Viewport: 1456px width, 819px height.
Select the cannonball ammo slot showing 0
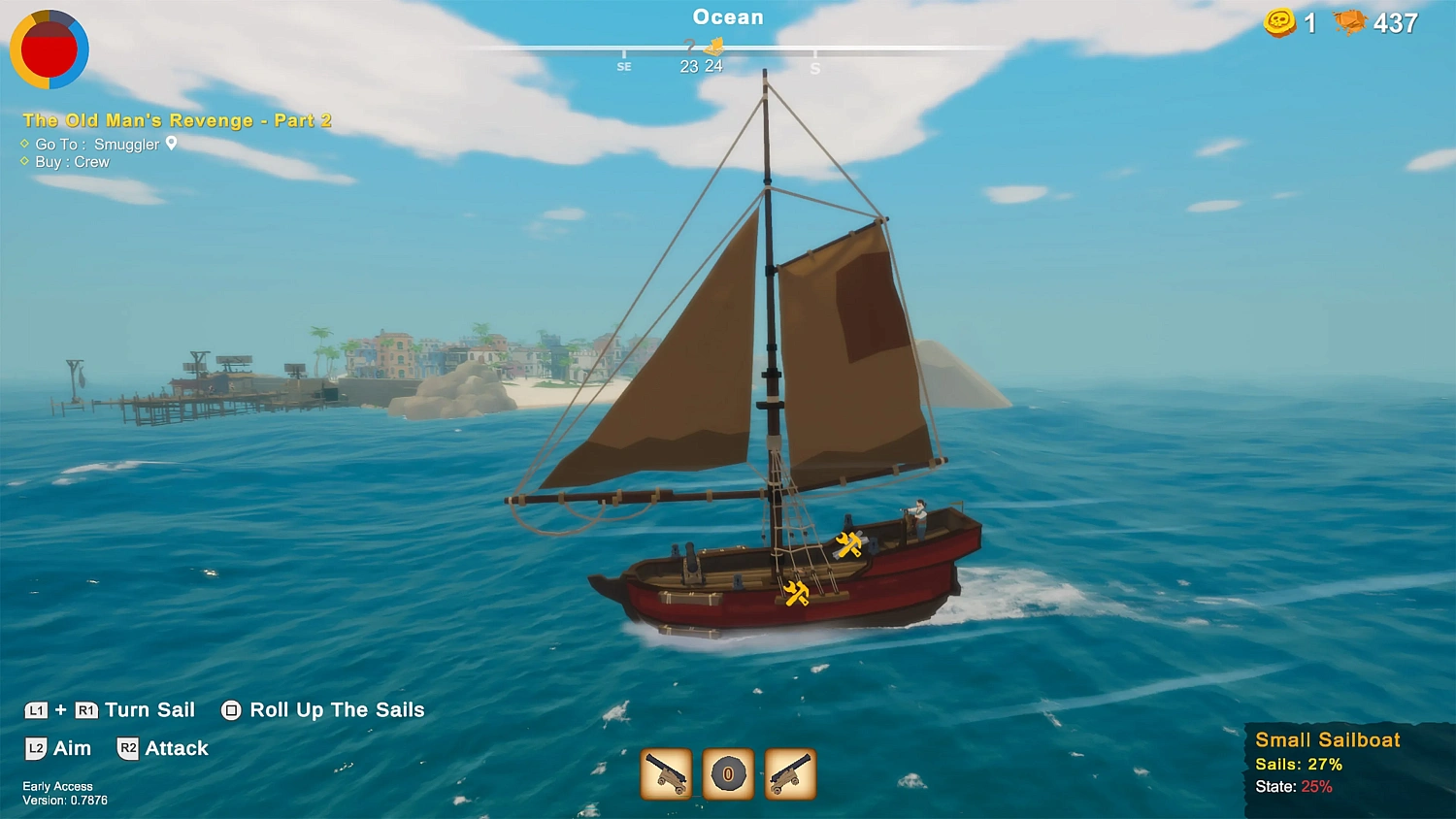728,773
